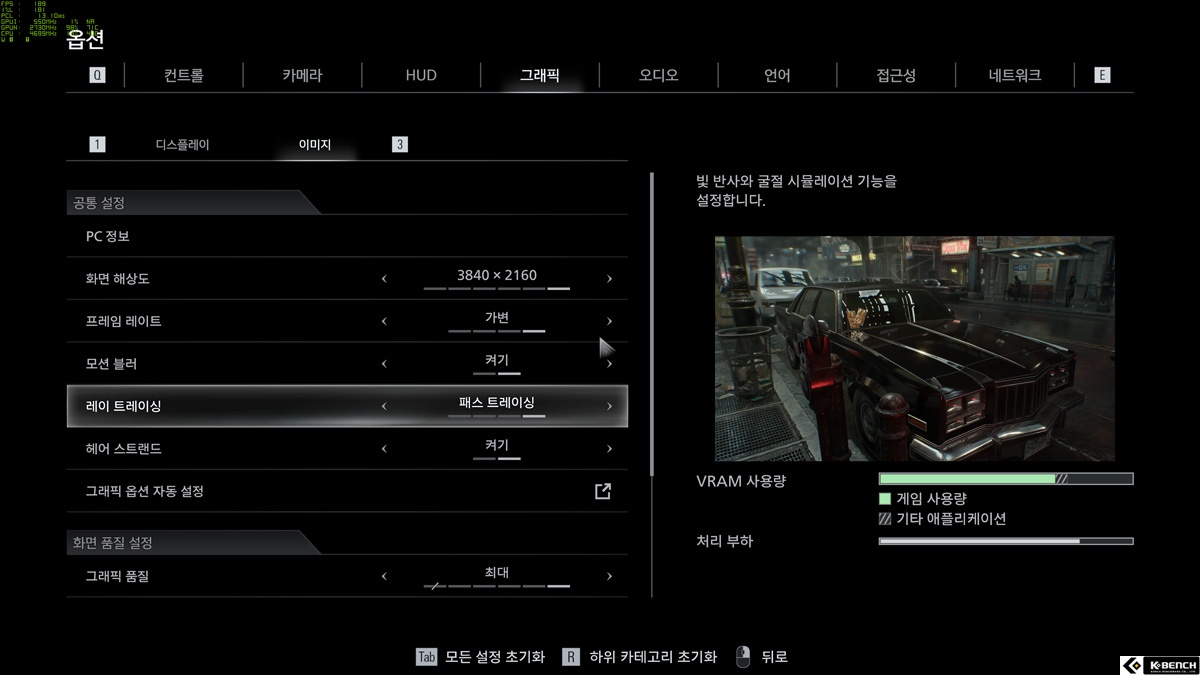
Task: Open the 언어 tab
Action: (x=777, y=75)
